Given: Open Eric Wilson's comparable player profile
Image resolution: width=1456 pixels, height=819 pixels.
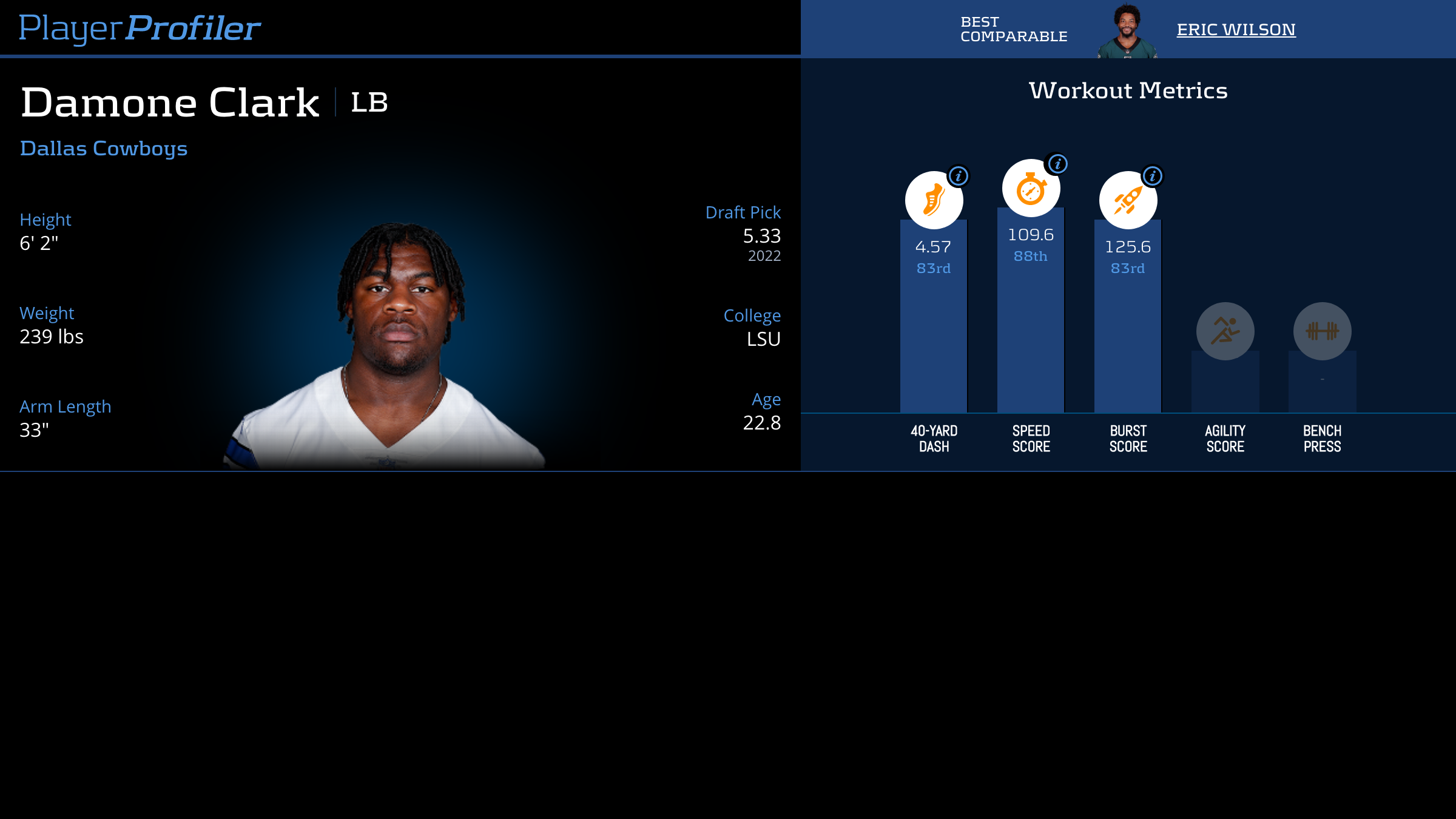Looking at the screenshot, I should click(1236, 29).
